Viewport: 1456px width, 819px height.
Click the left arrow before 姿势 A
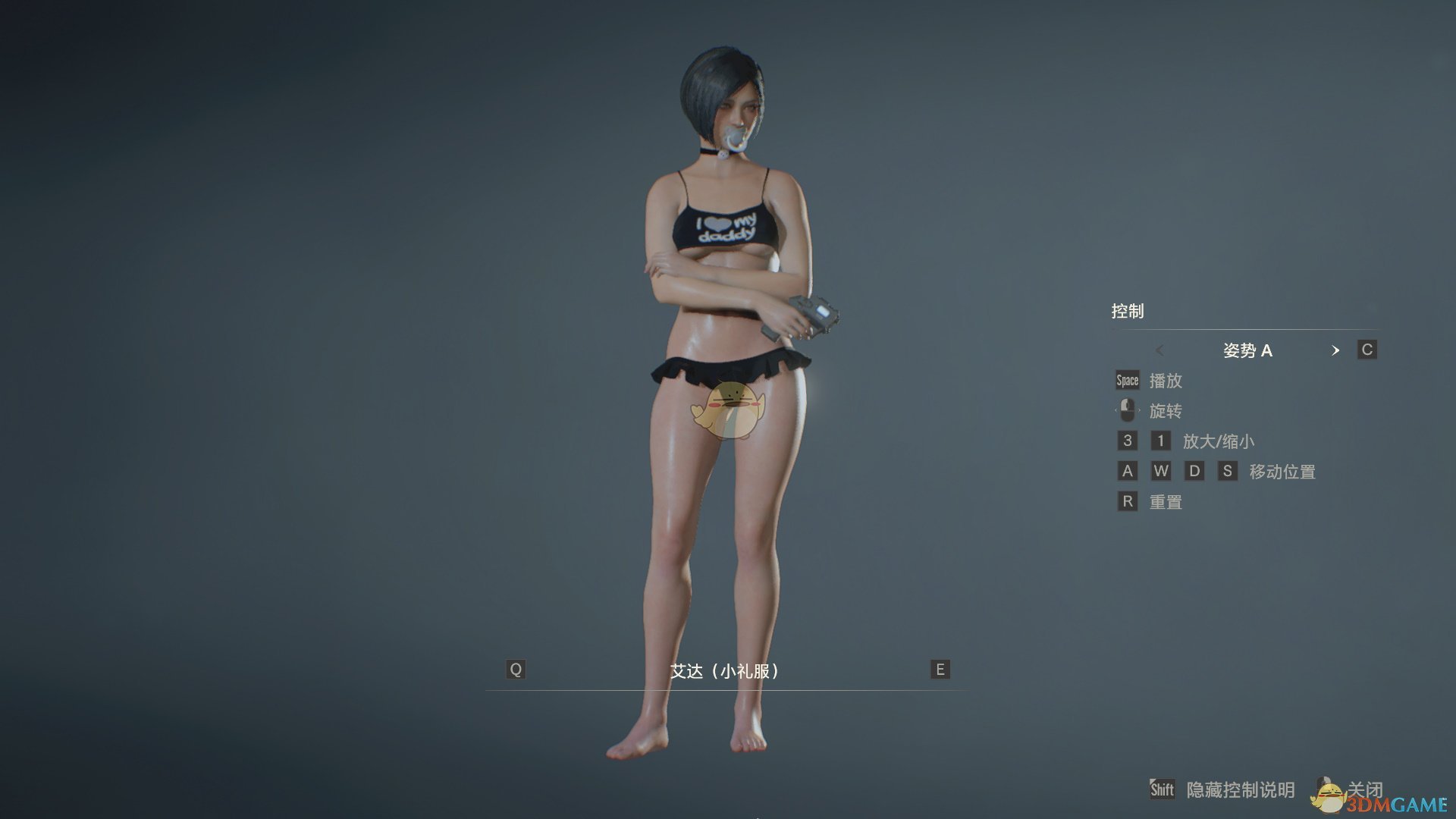click(1160, 350)
